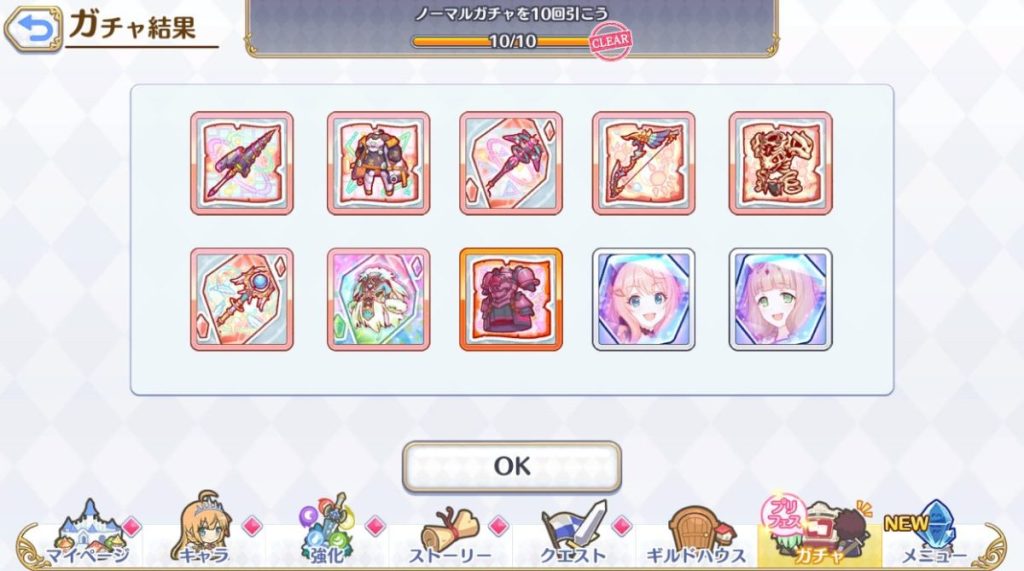Confirm gacha results with OK button
The height and width of the screenshot is (571, 1024).
pyautogui.click(x=511, y=466)
